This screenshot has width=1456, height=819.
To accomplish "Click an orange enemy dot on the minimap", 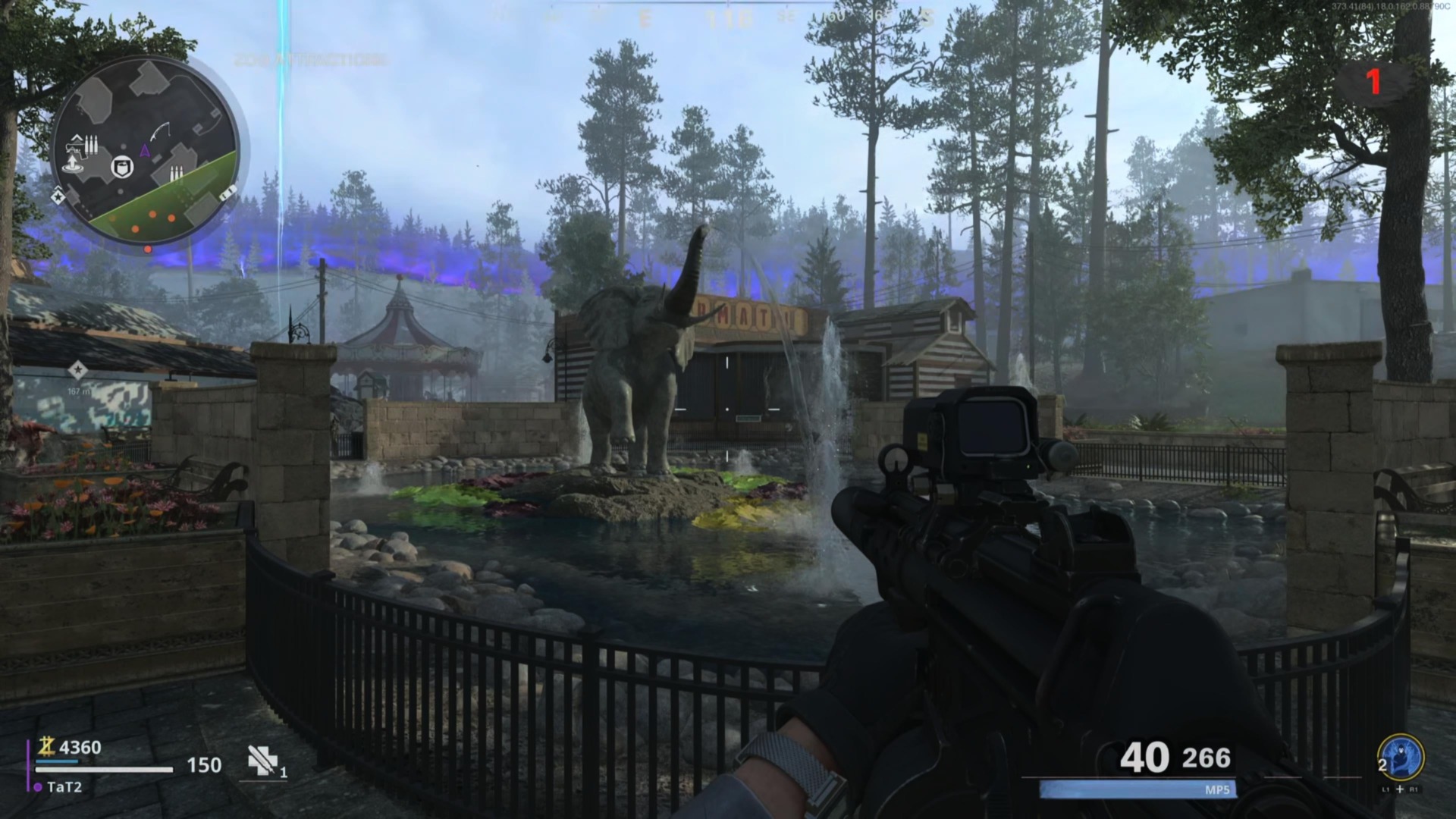I will 154,214.
